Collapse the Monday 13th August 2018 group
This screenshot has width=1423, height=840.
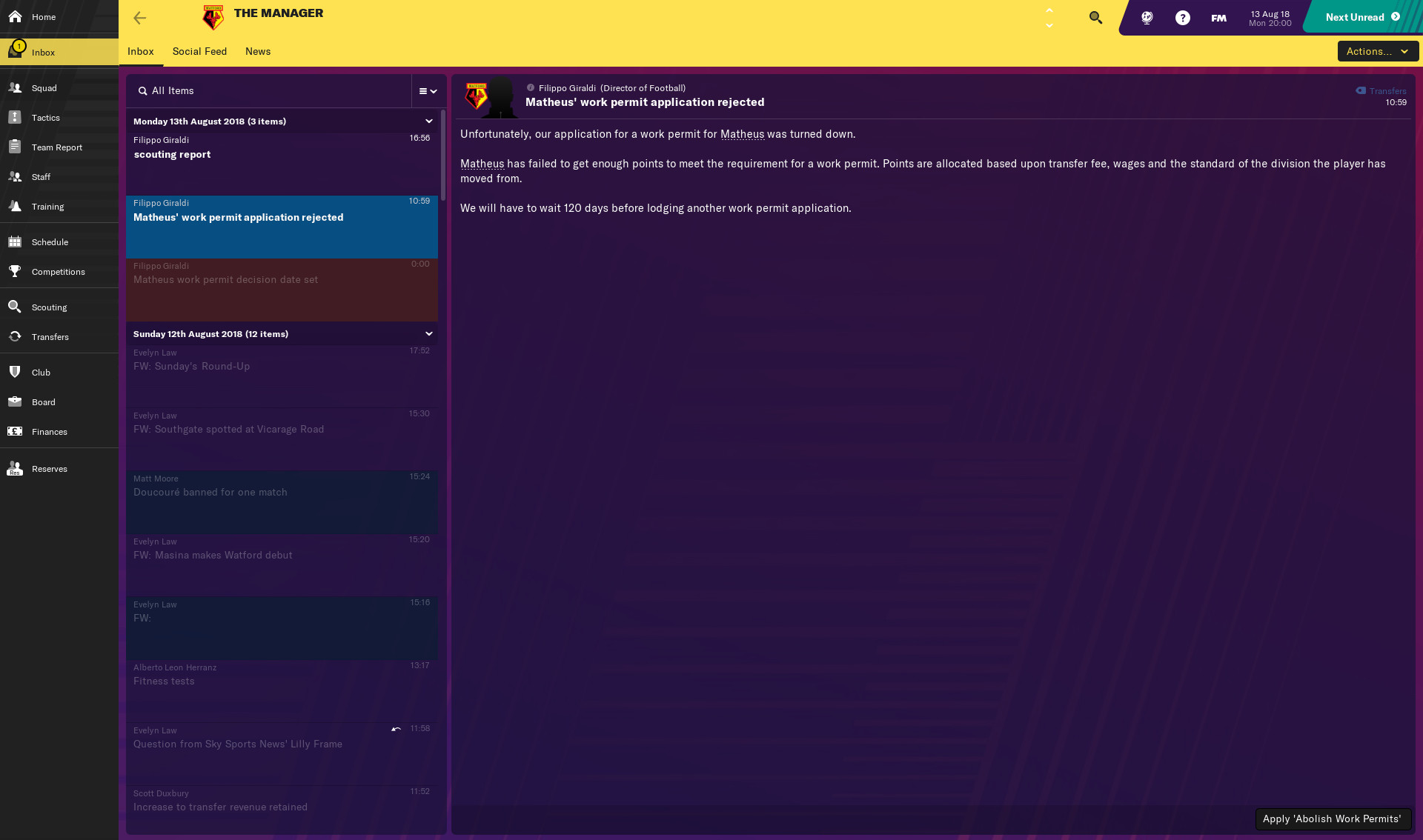(429, 121)
